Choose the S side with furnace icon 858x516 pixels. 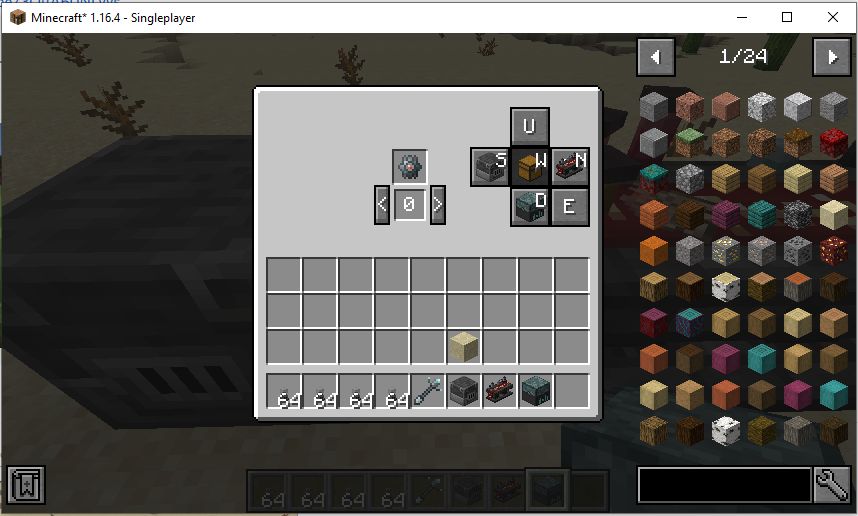pyautogui.click(x=490, y=166)
